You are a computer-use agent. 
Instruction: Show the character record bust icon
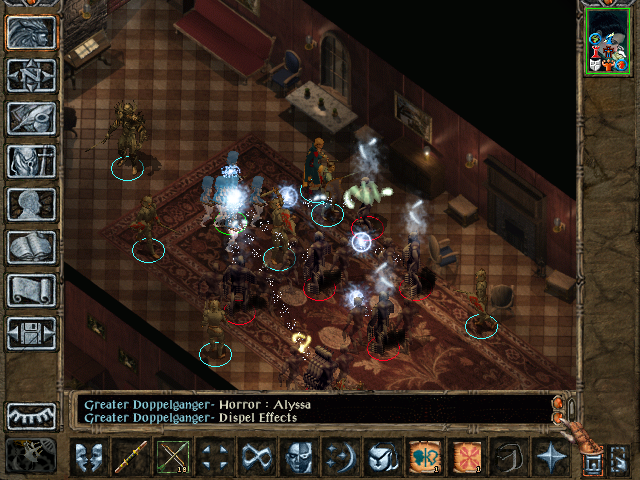tap(31, 204)
